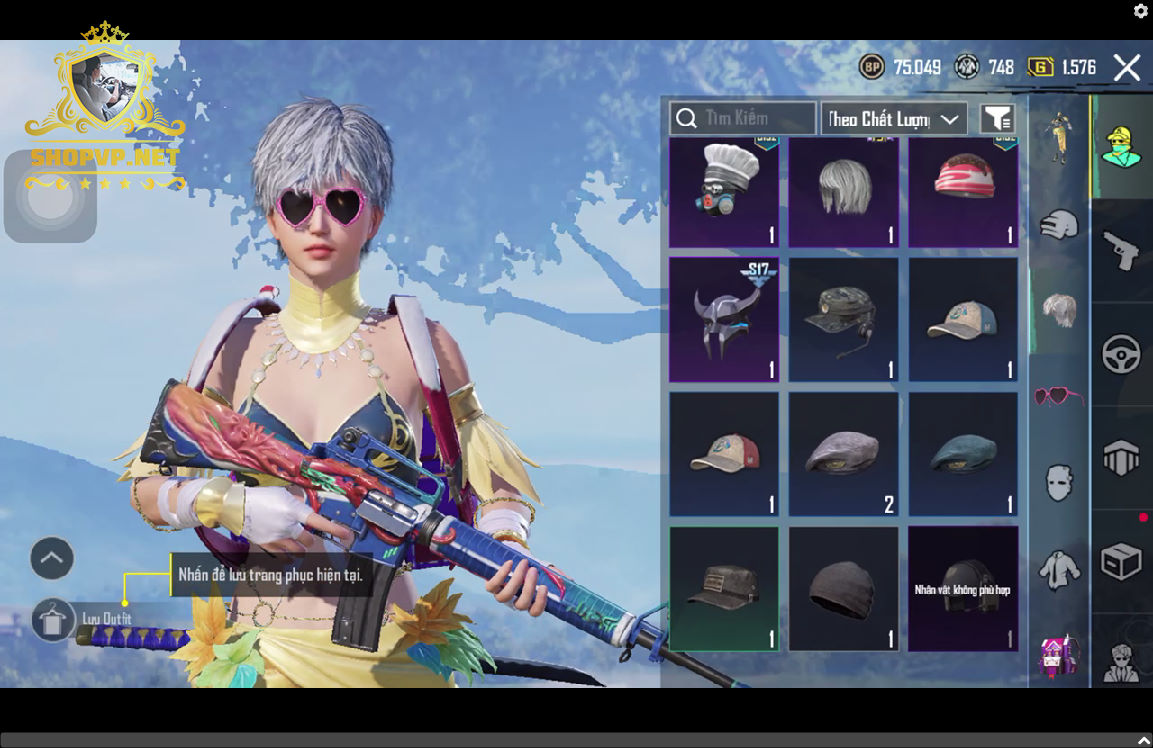Viewport: 1153px width, 748px height.
Task: Close the inventory screen
Action: [x=1127, y=67]
